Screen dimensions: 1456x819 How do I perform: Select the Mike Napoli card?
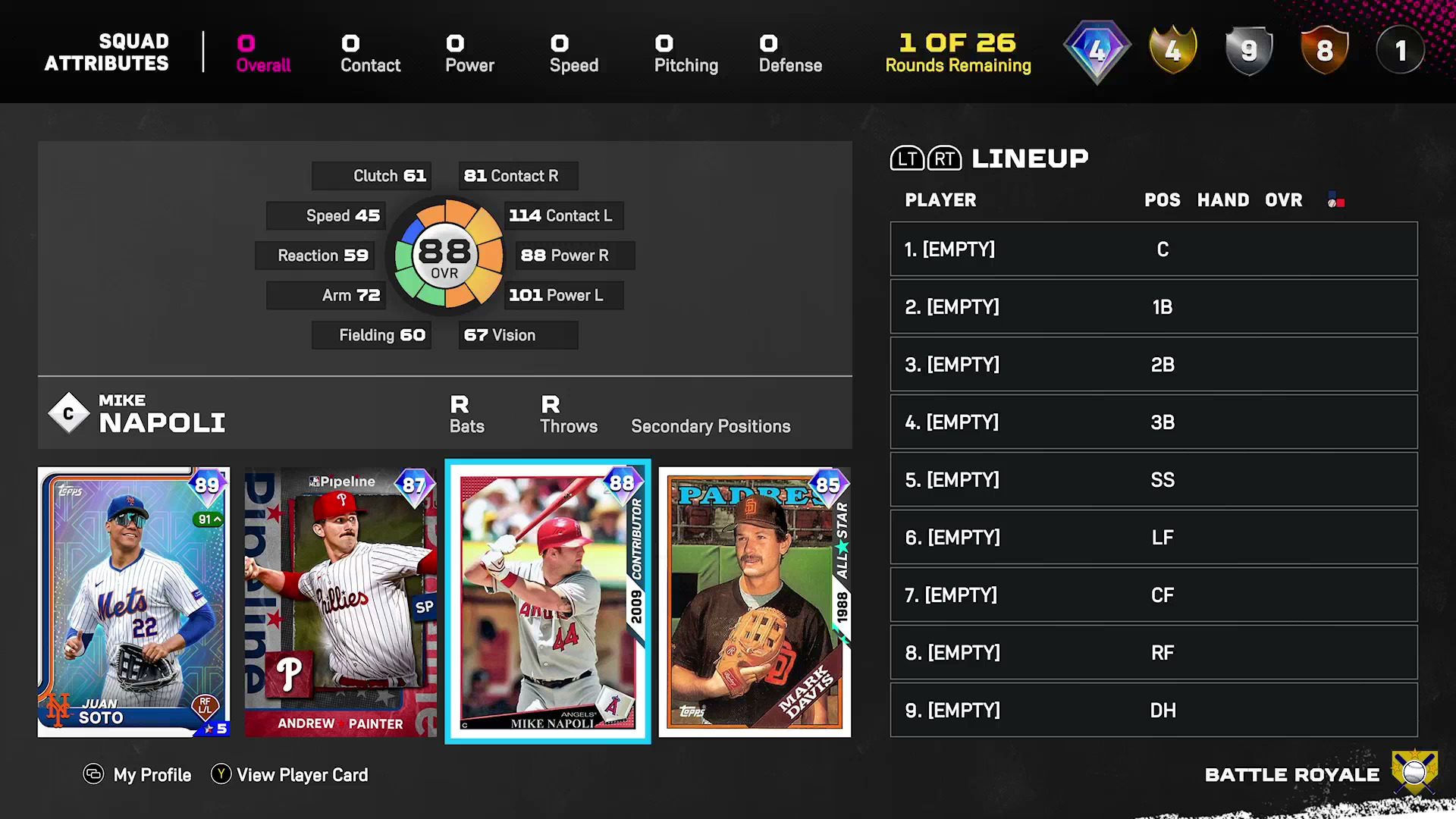[548, 601]
